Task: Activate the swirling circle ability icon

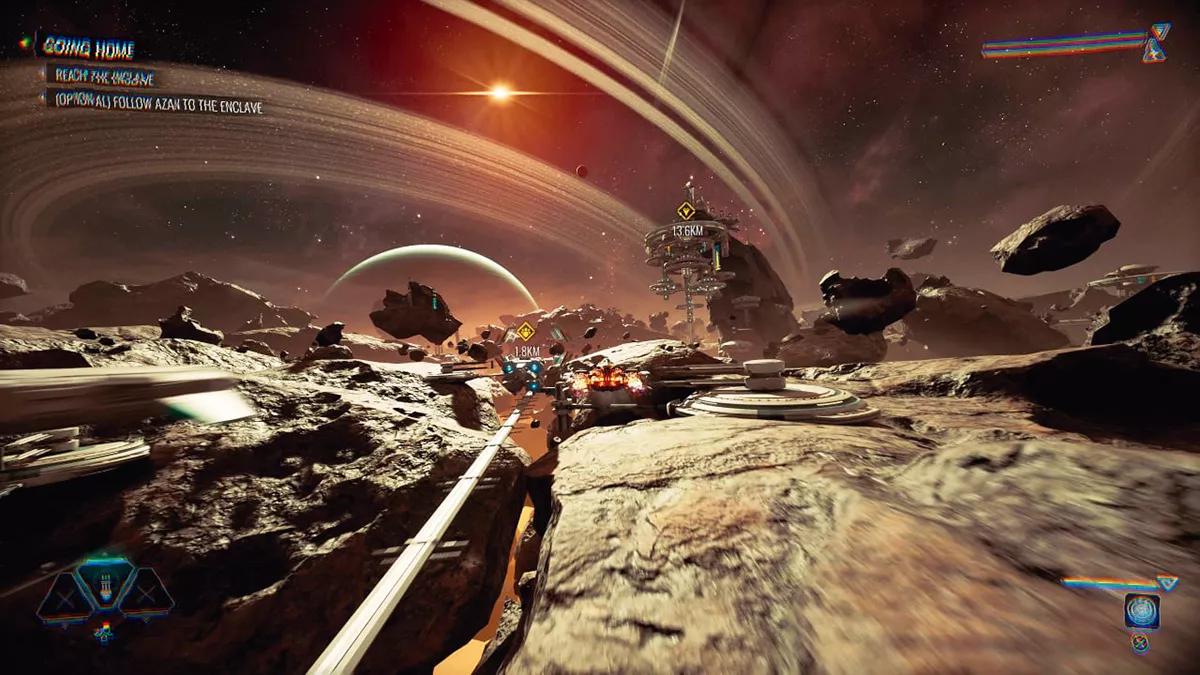Action: click(1141, 609)
